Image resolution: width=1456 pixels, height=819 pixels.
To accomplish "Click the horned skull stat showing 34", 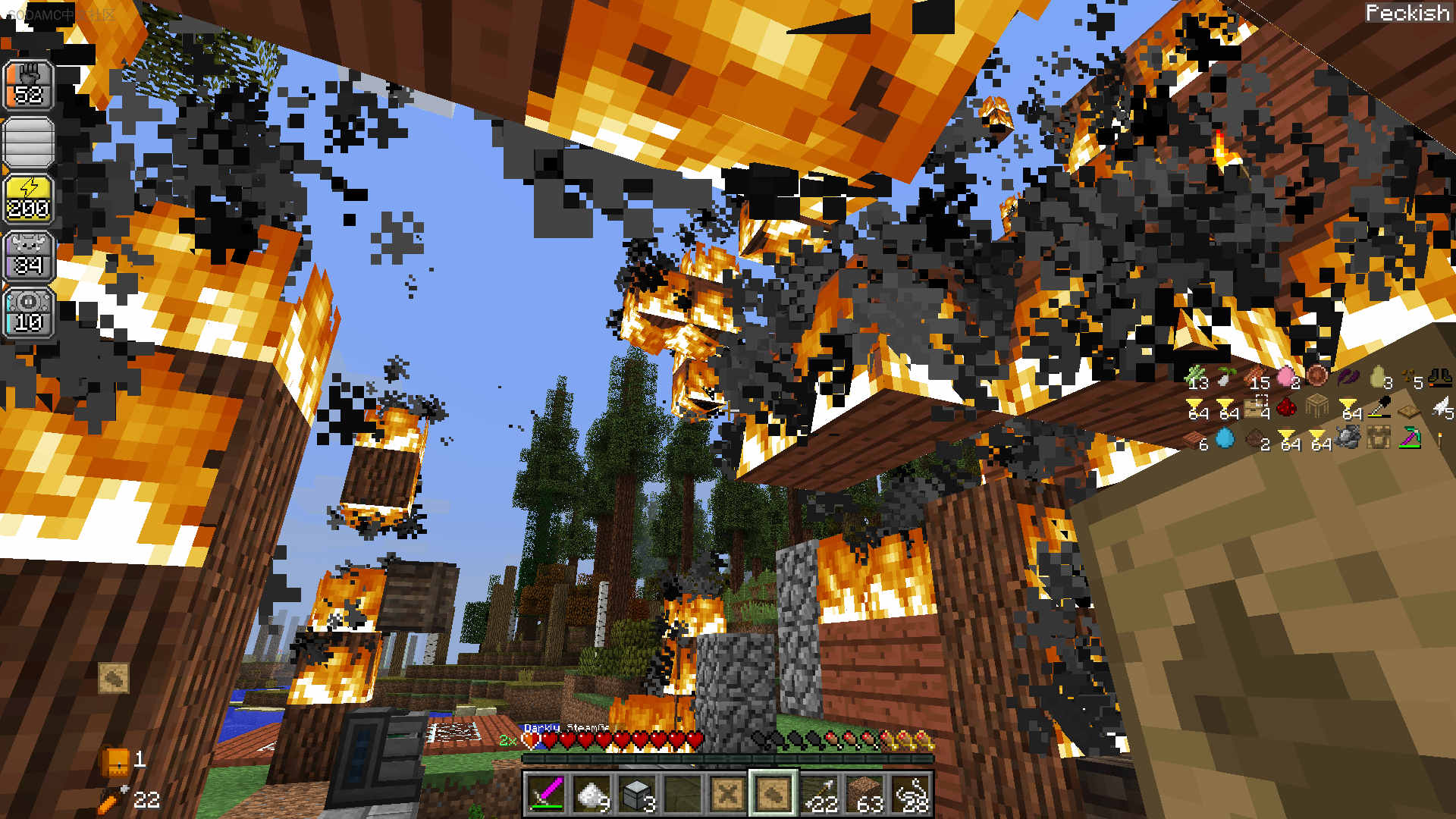I will tap(29, 256).
